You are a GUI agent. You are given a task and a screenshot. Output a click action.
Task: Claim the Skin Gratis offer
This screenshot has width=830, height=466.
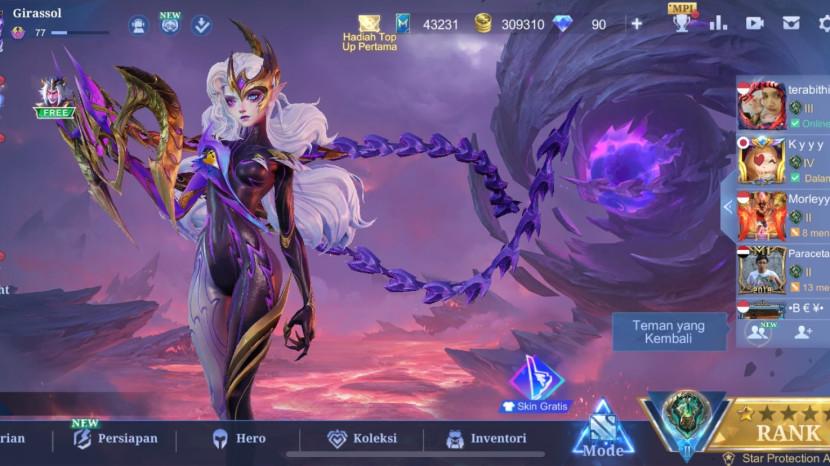click(x=536, y=386)
